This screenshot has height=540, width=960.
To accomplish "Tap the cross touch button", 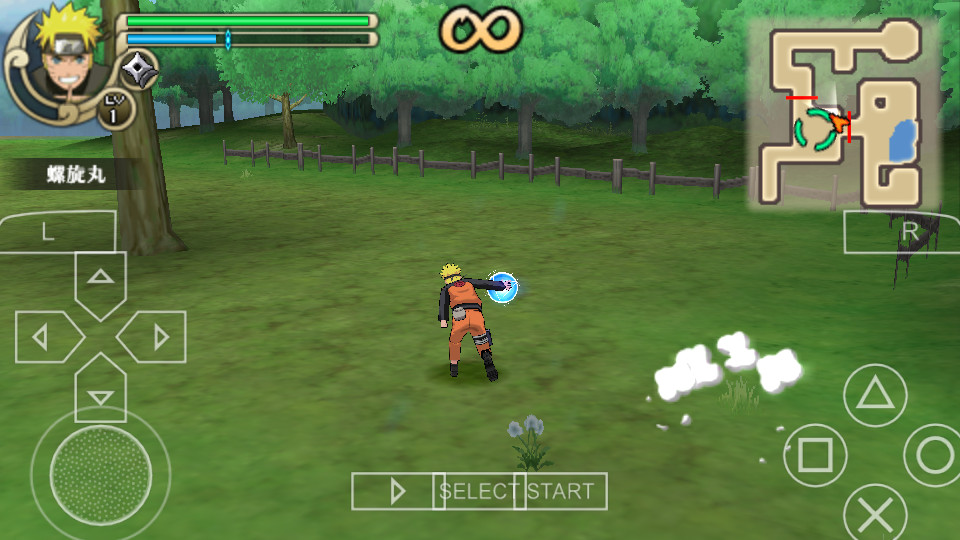I will [875, 515].
